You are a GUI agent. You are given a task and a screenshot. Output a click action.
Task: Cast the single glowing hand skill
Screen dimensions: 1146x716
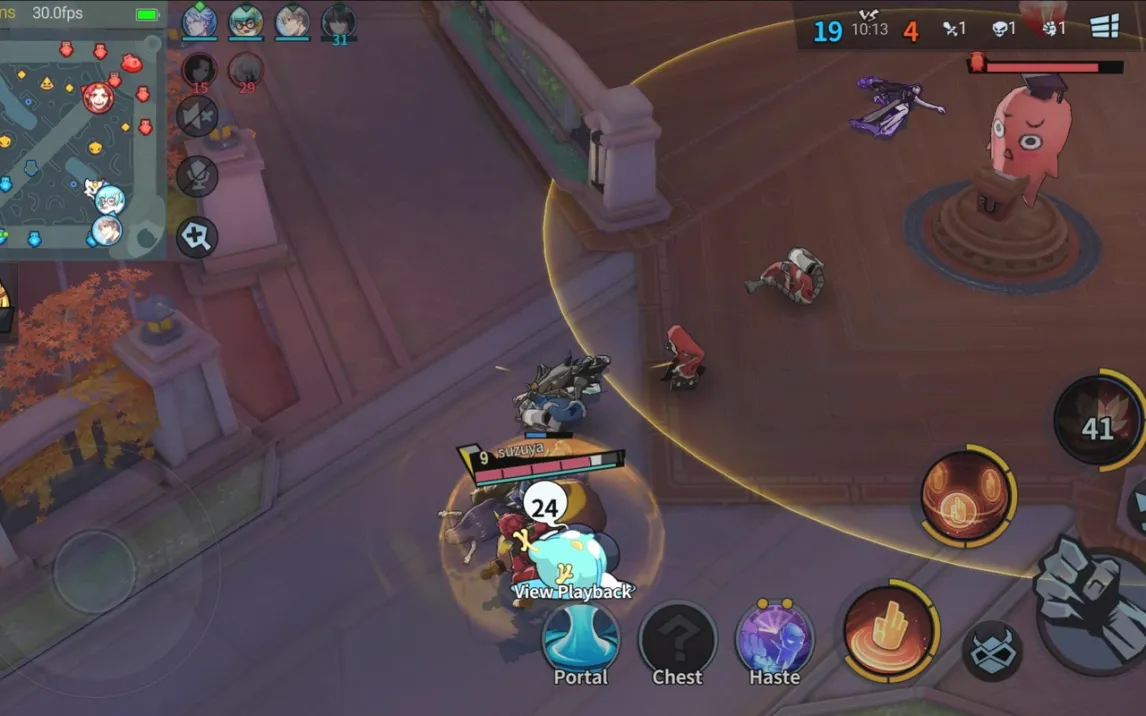coord(890,630)
